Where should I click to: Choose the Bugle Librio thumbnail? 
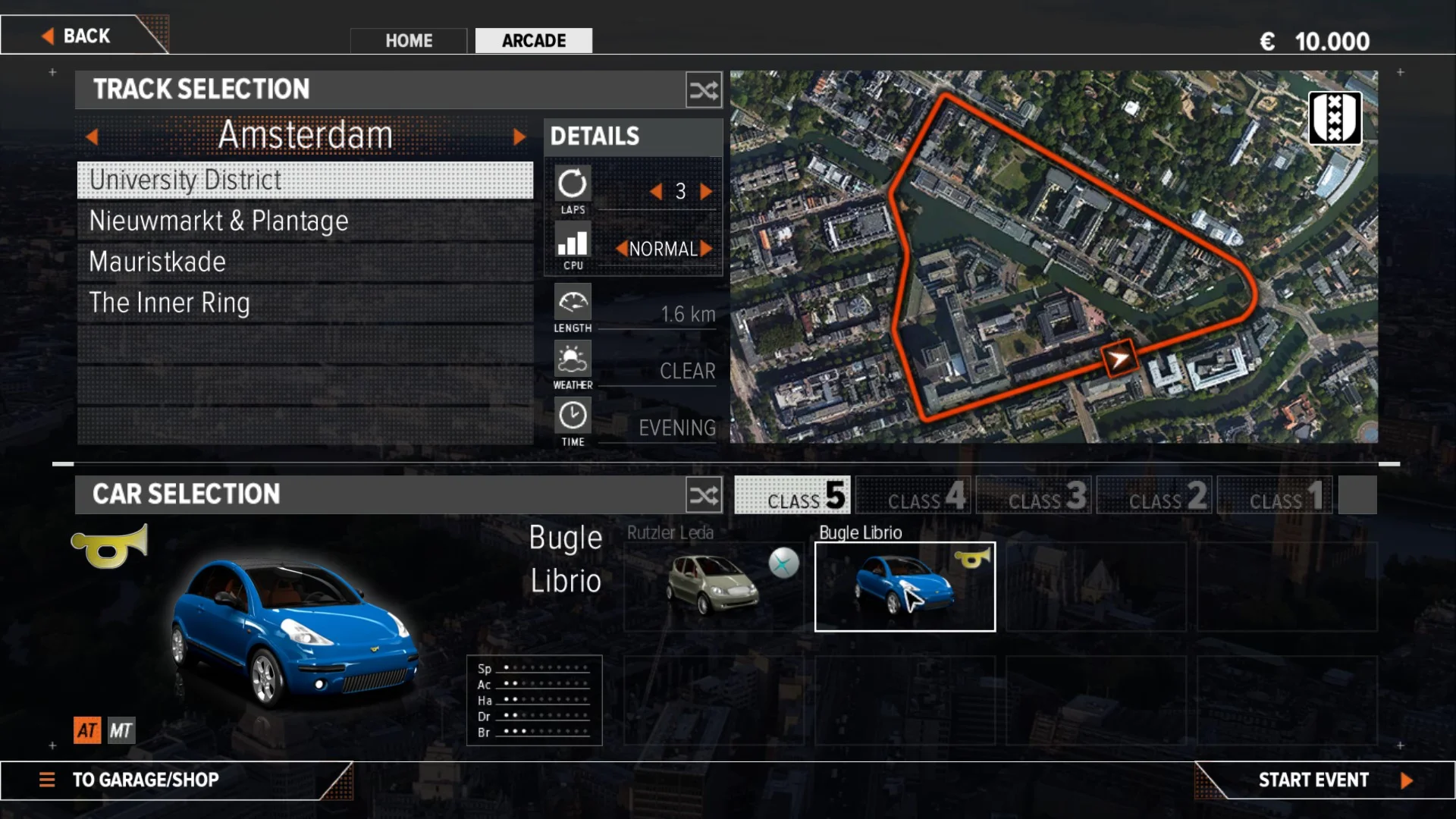904,585
